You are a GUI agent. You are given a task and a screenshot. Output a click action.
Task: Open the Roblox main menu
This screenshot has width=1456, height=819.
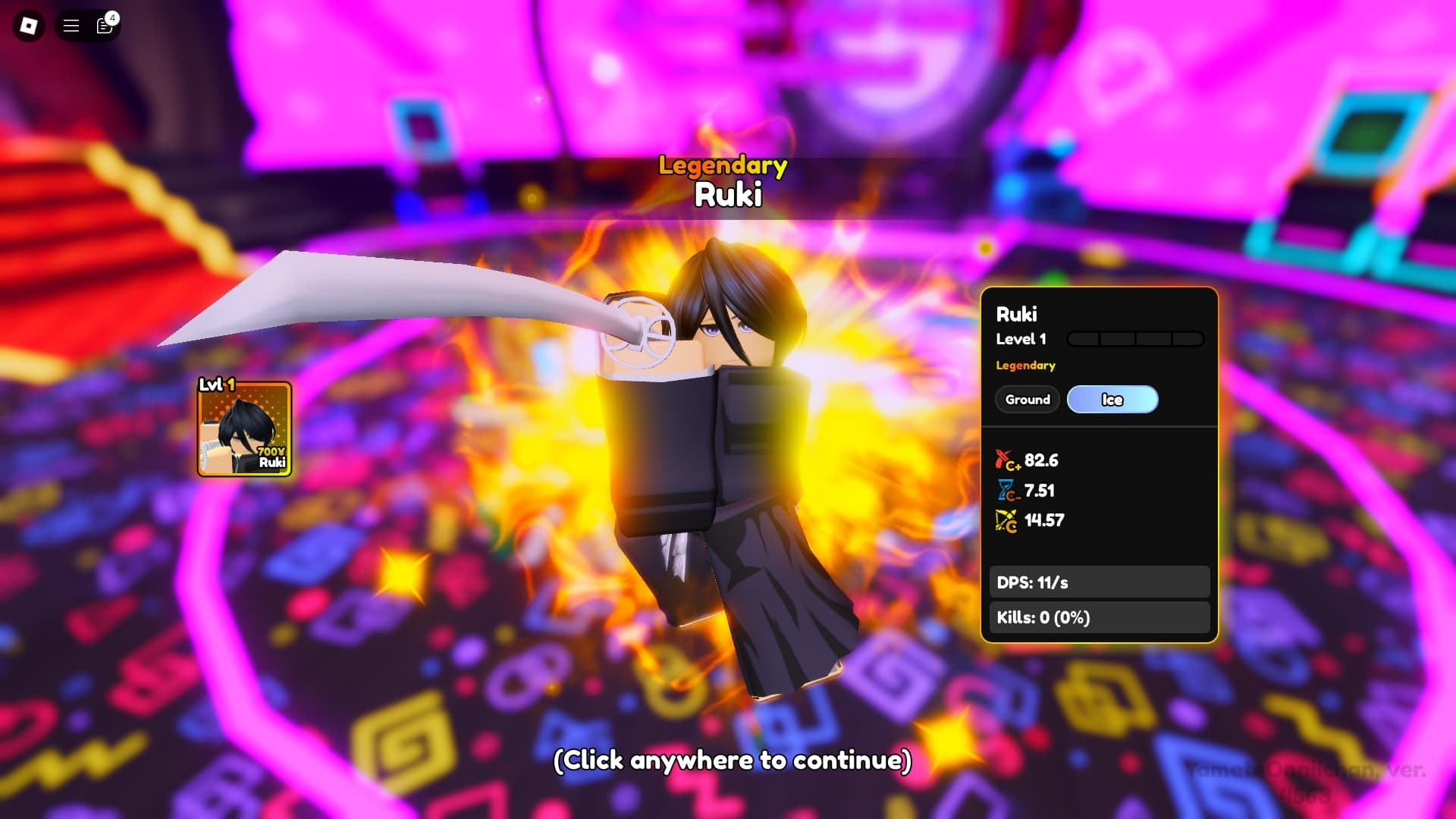pyautogui.click(x=29, y=26)
